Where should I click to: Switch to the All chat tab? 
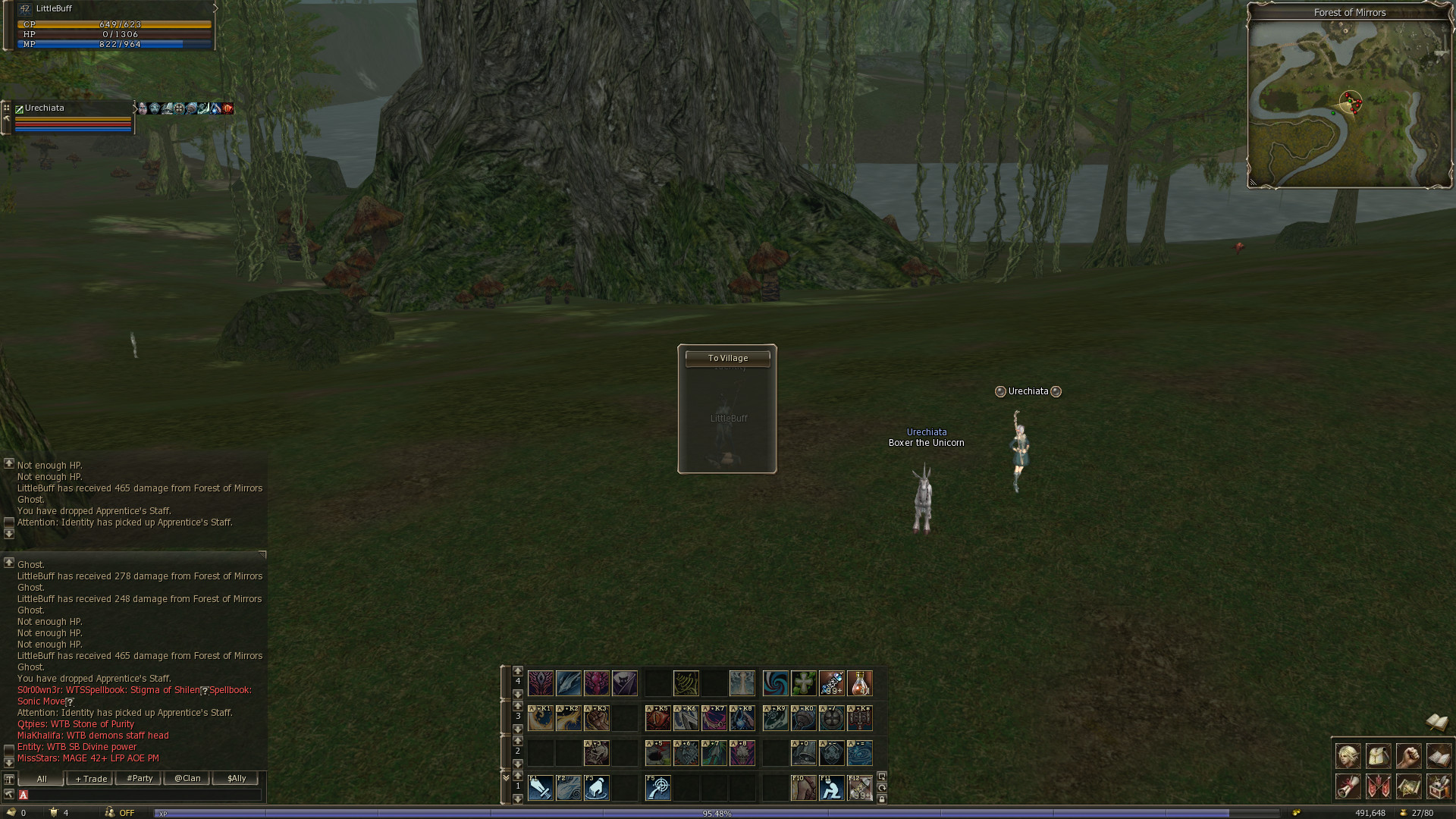point(42,779)
